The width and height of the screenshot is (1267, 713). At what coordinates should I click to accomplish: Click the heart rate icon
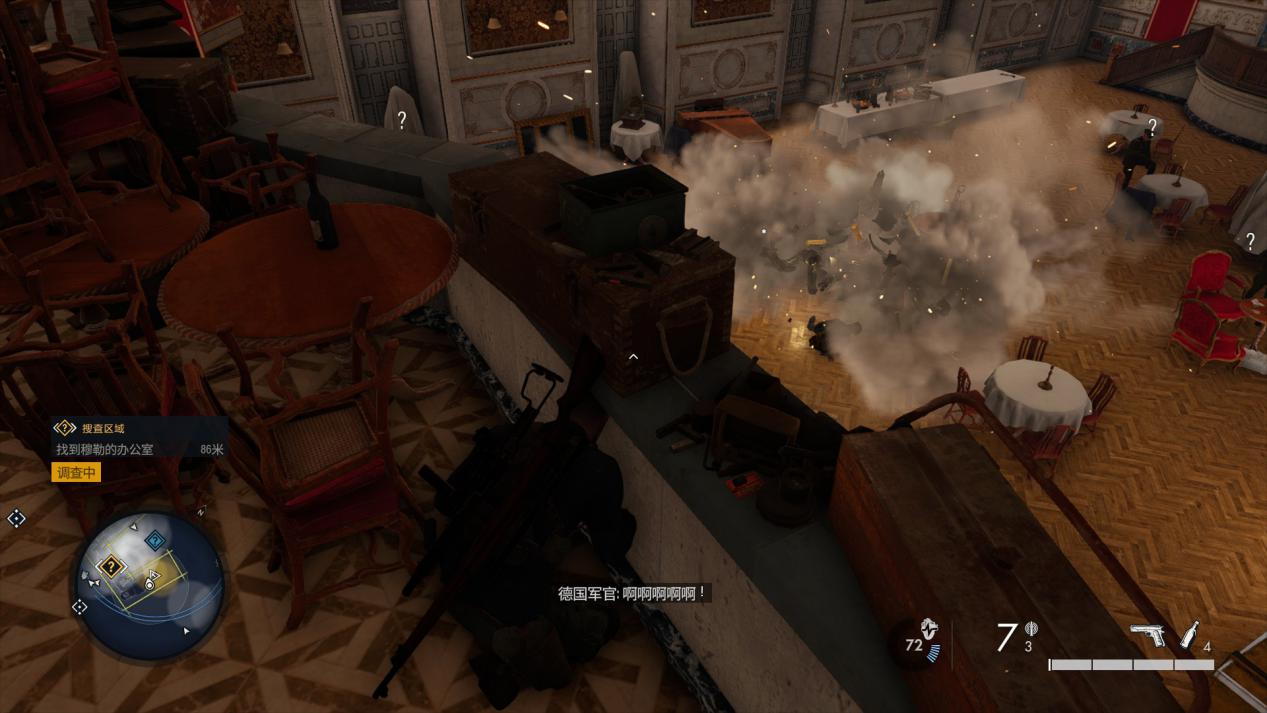click(929, 629)
